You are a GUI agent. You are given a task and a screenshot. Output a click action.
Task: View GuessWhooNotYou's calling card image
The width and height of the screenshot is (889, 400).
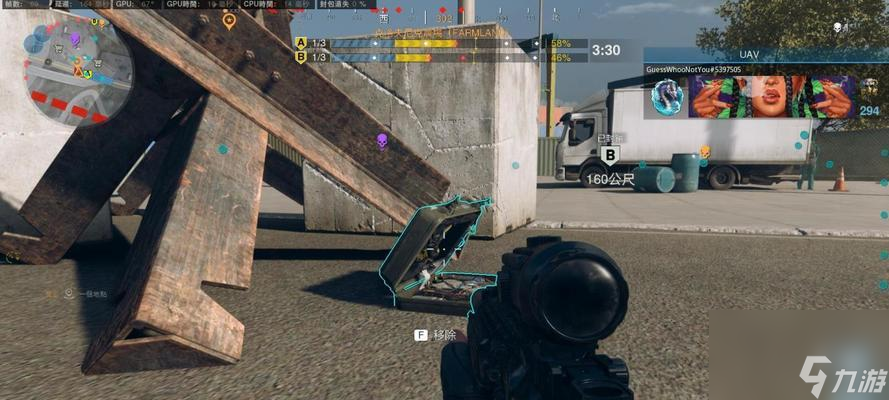click(x=770, y=97)
